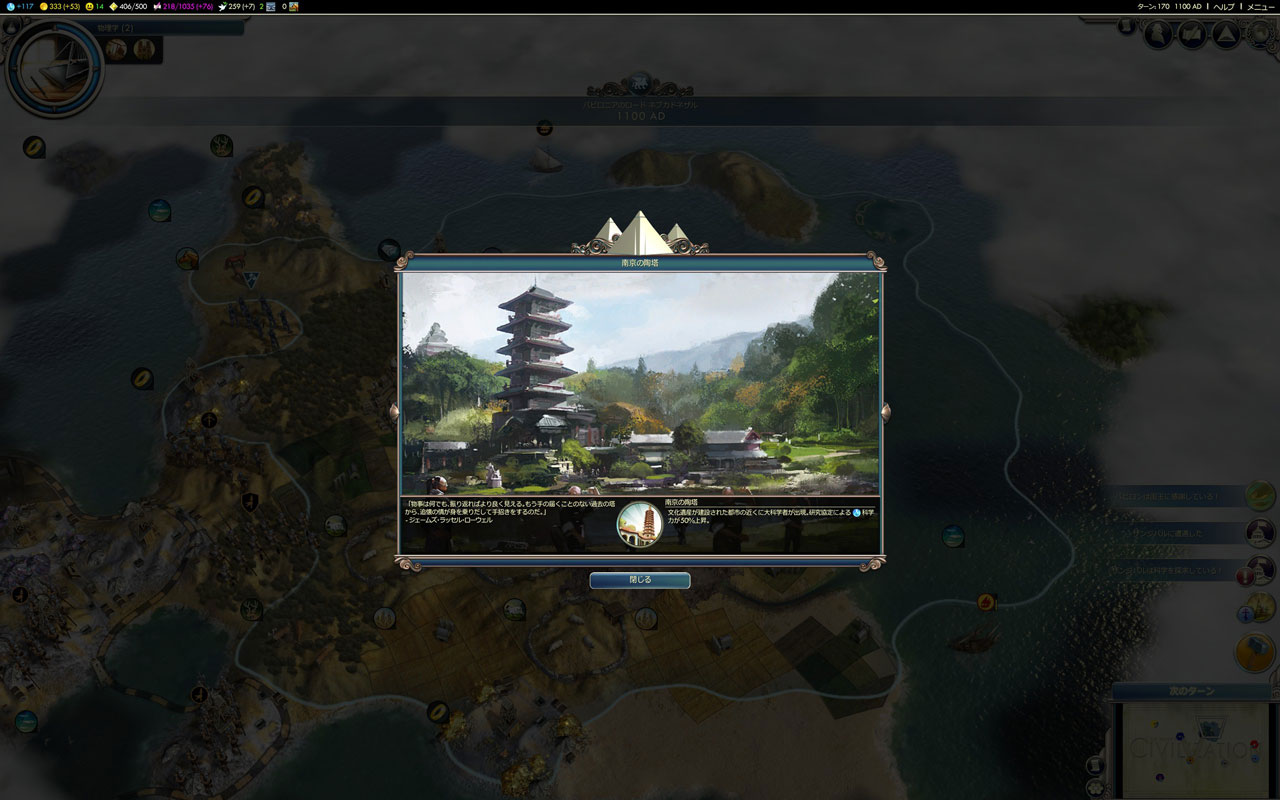Click the golden age progress display

pyautogui.click(x=127, y=7)
